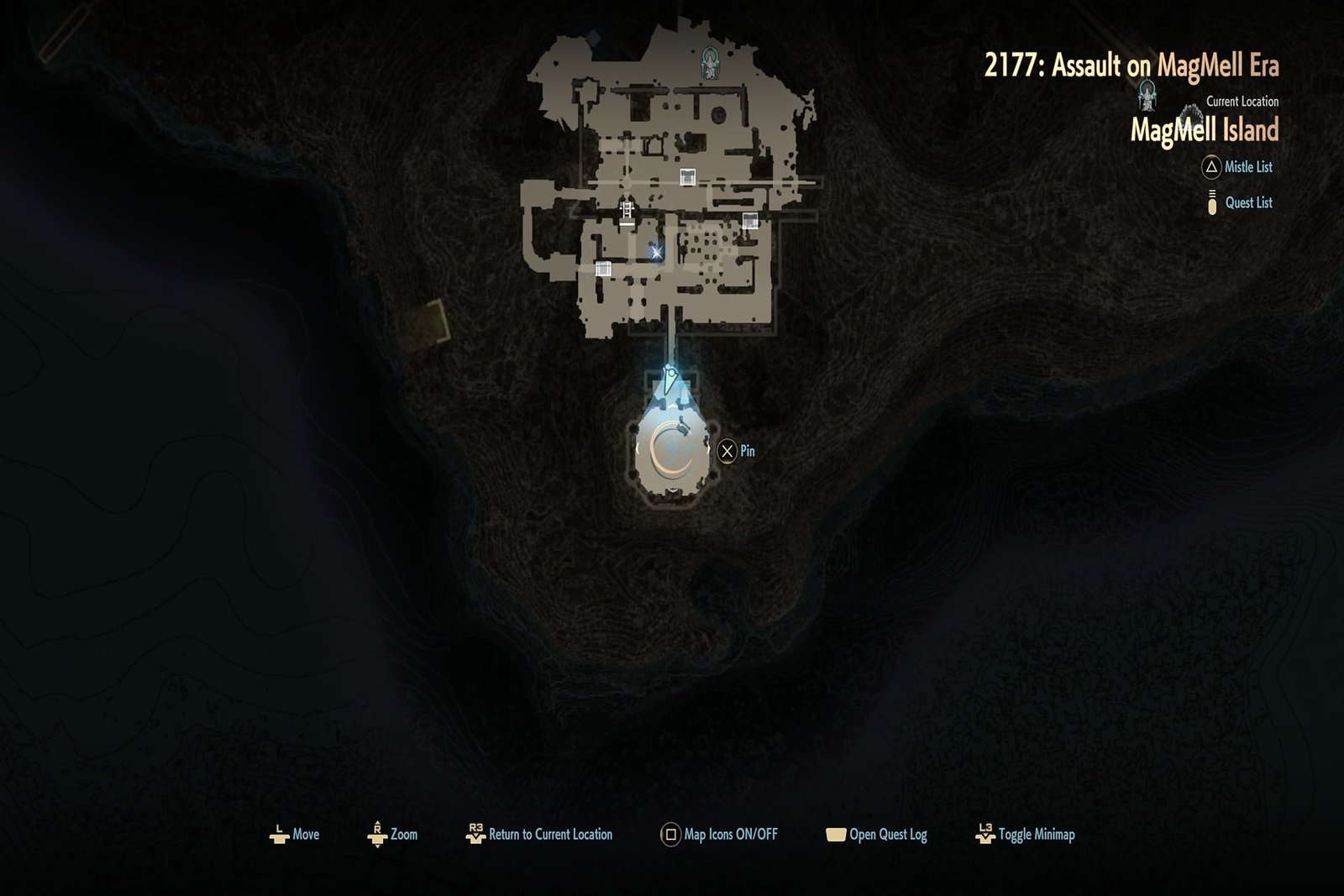Select the glowing player location marker
Viewport: 1344px width, 896px height.
668,378
